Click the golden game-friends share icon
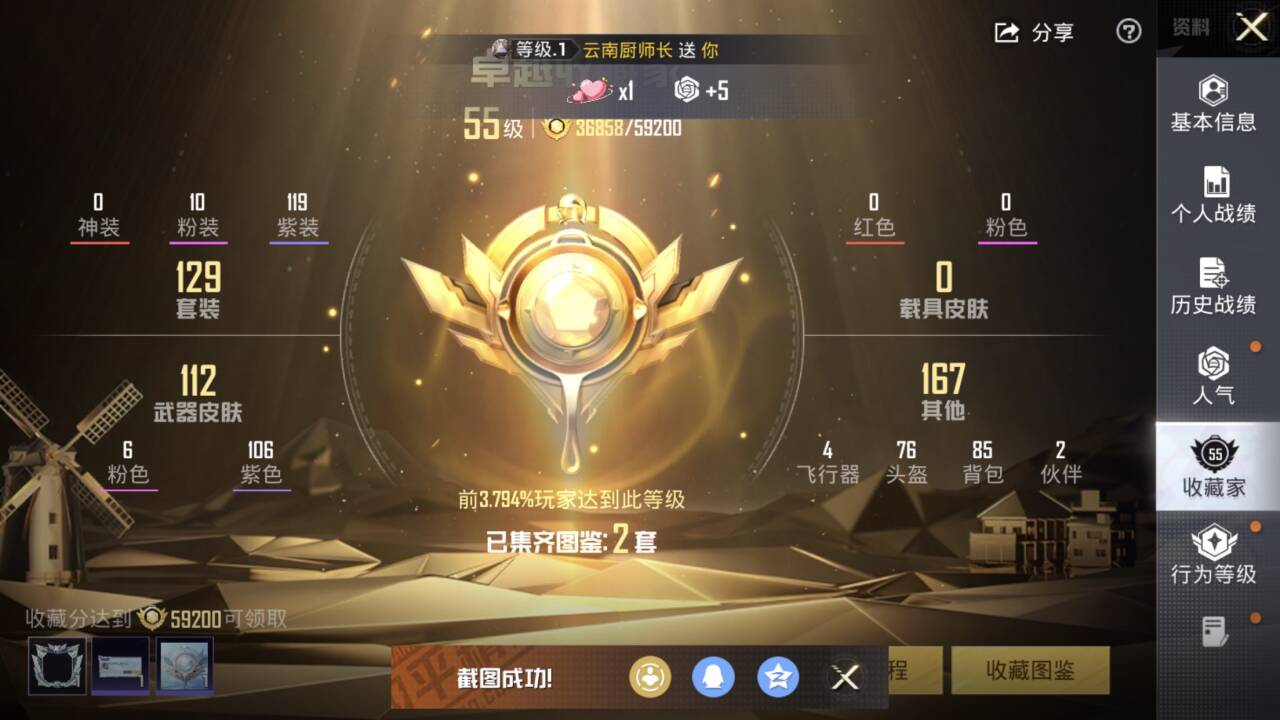The height and width of the screenshot is (720, 1280). (650, 677)
